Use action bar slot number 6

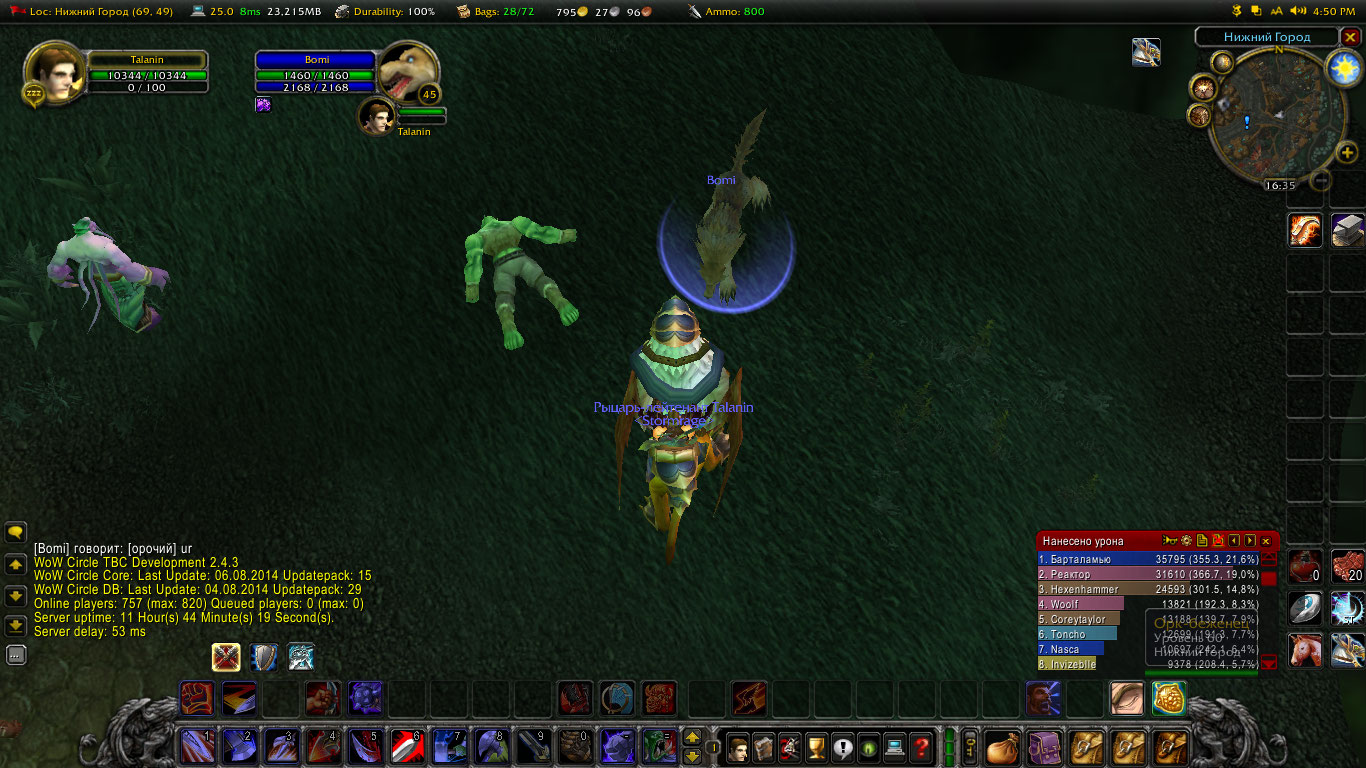click(406, 746)
